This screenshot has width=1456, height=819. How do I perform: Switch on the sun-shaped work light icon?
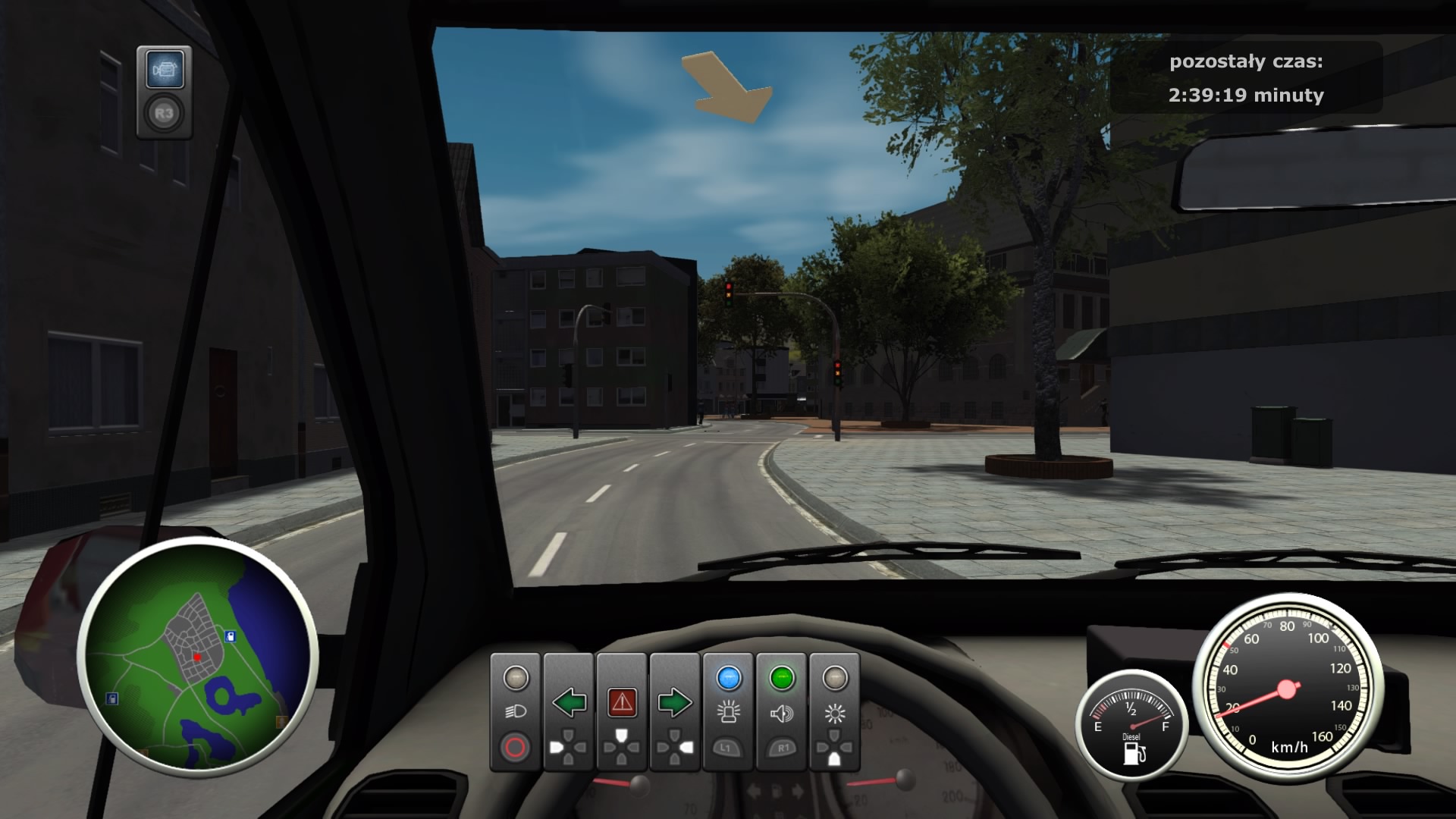click(x=834, y=713)
